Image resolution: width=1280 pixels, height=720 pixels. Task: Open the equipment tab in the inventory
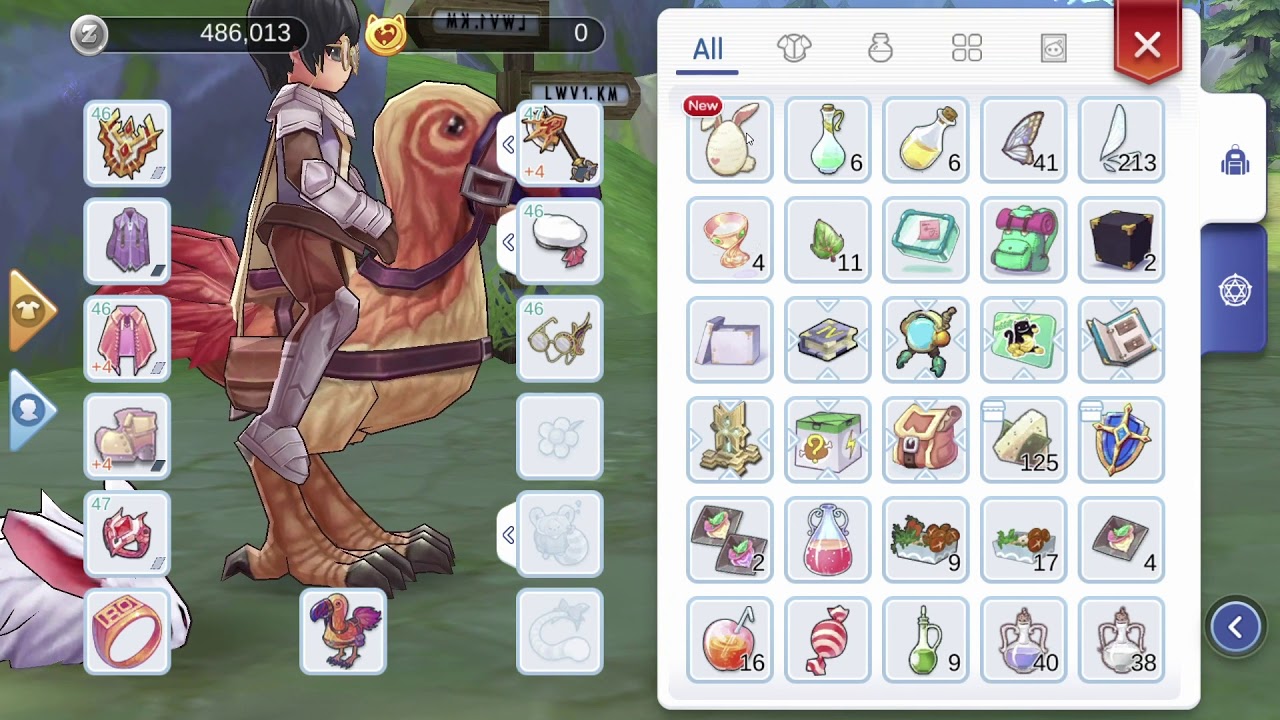(794, 47)
